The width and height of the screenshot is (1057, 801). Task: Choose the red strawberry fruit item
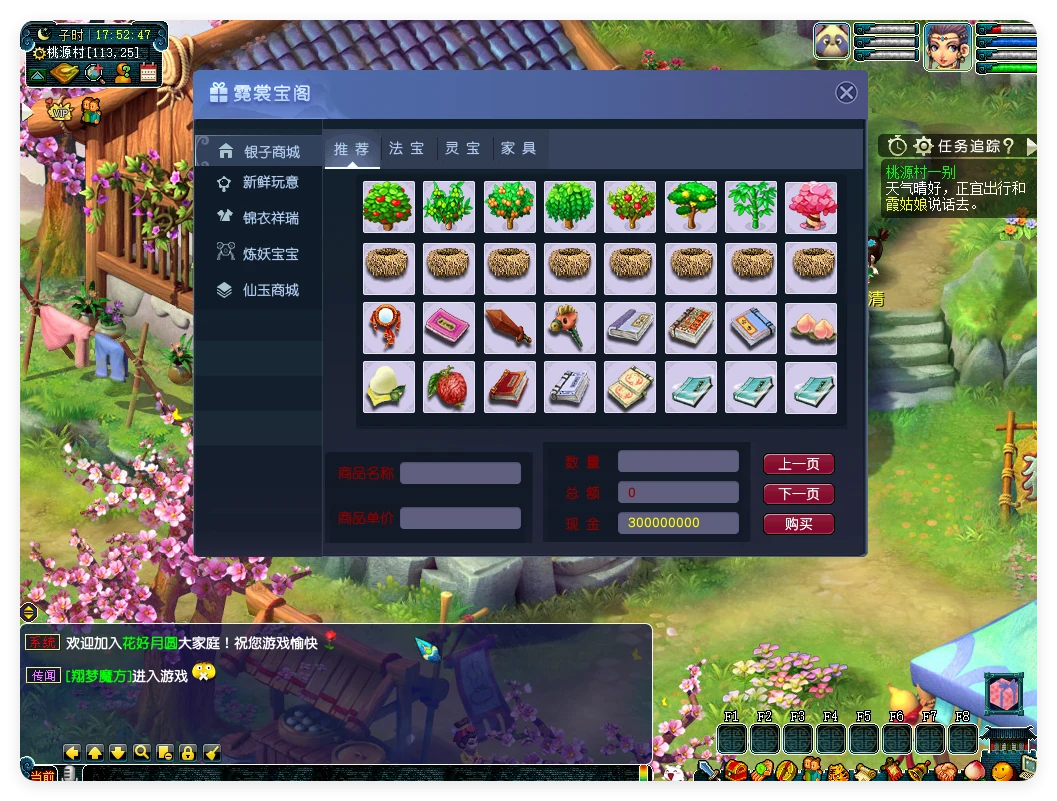click(x=449, y=387)
